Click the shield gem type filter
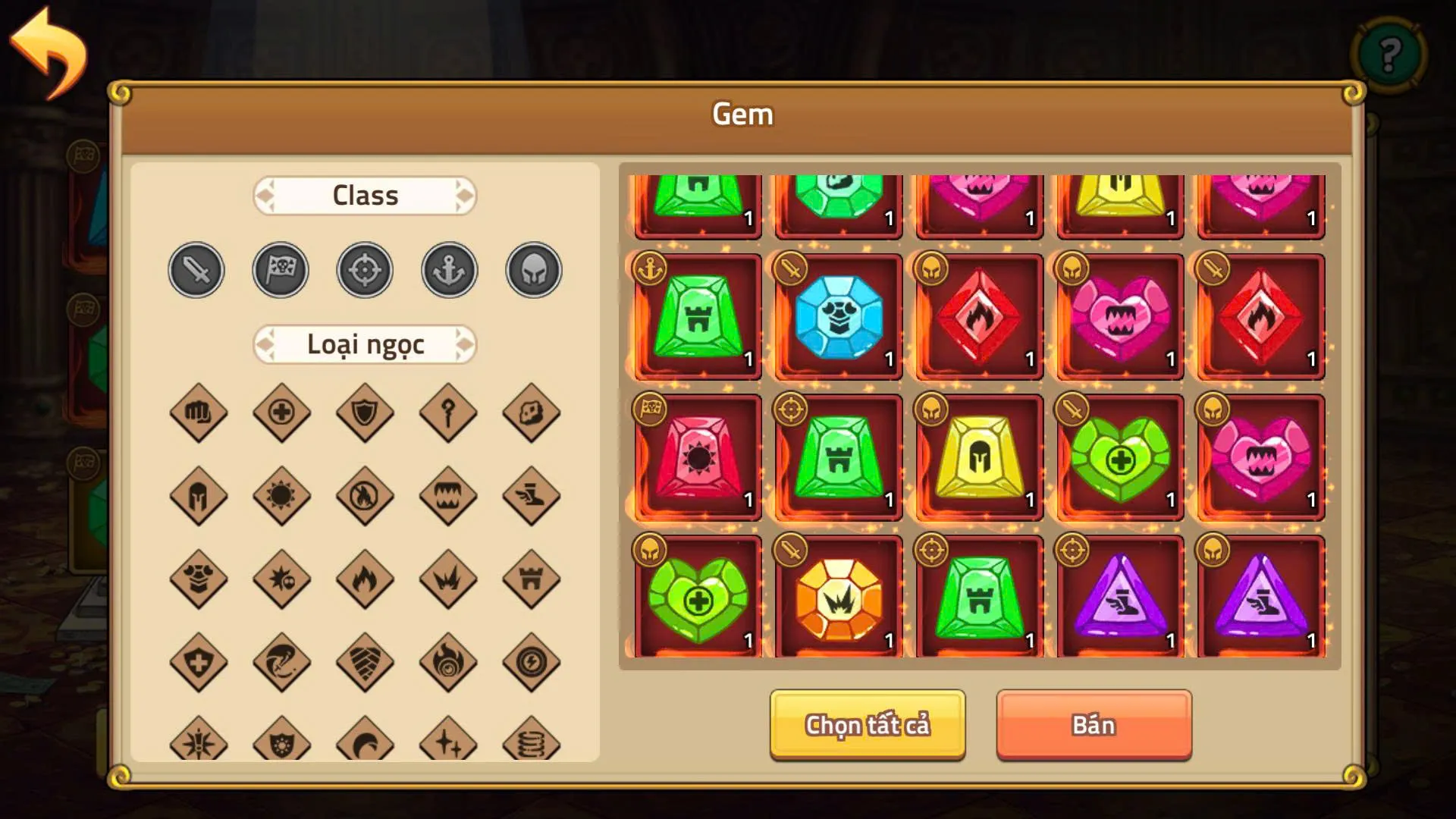This screenshot has height=819, width=1456. [x=365, y=413]
